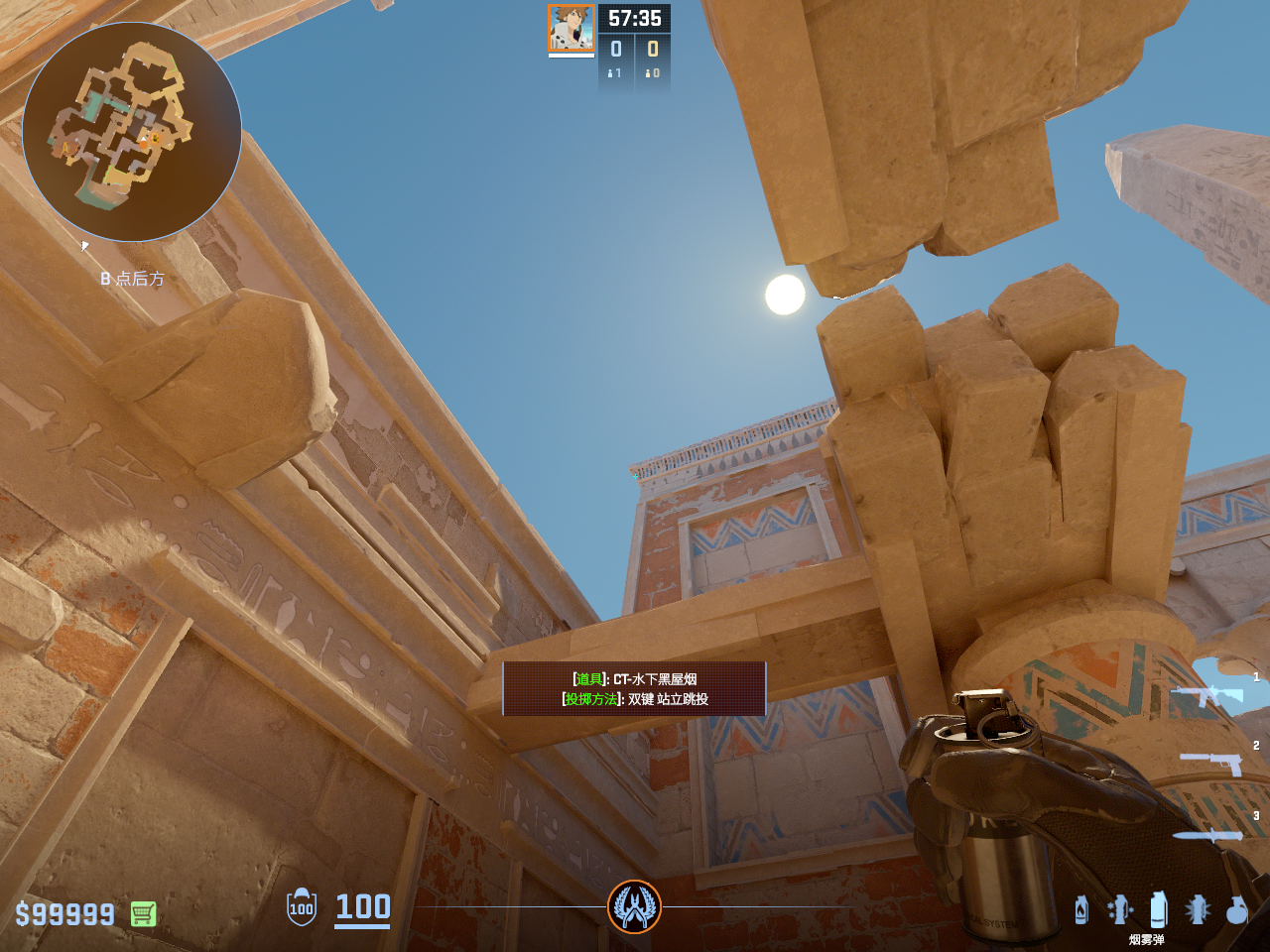Pick the decoy grenade icon
This screenshot has height=952, width=1270.
point(1120,909)
